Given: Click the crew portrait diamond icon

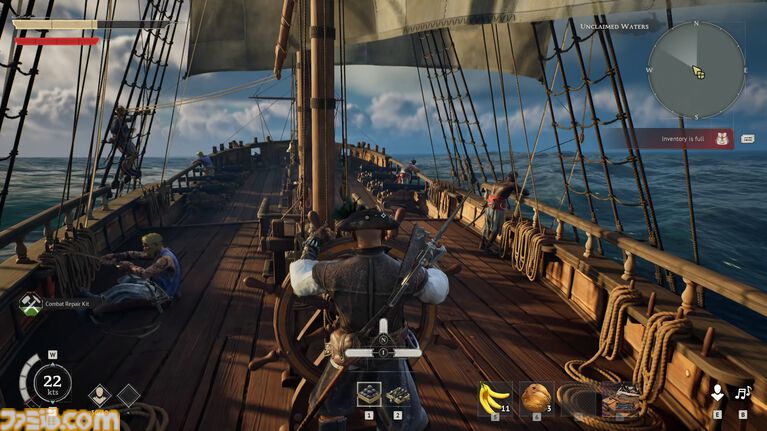Looking at the screenshot, I should pos(100,396).
